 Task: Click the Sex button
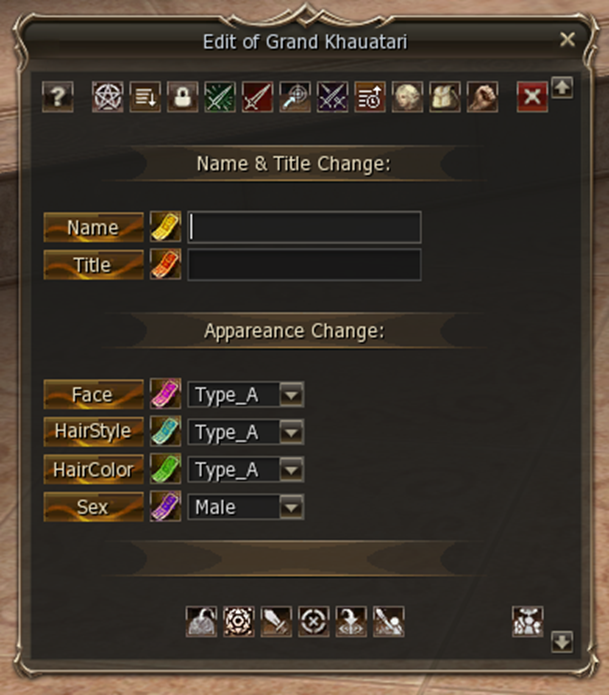click(93, 507)
